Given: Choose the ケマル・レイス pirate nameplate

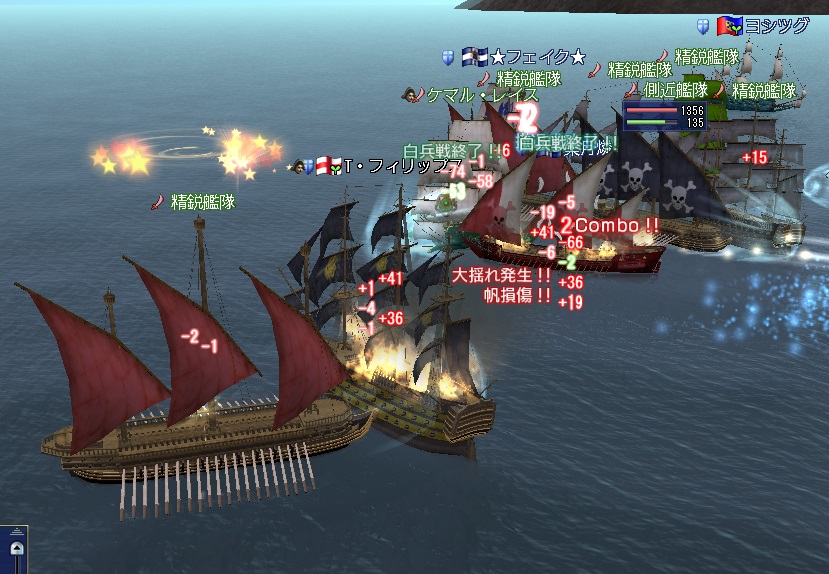Looking at the screenshot, I should 484,96.
